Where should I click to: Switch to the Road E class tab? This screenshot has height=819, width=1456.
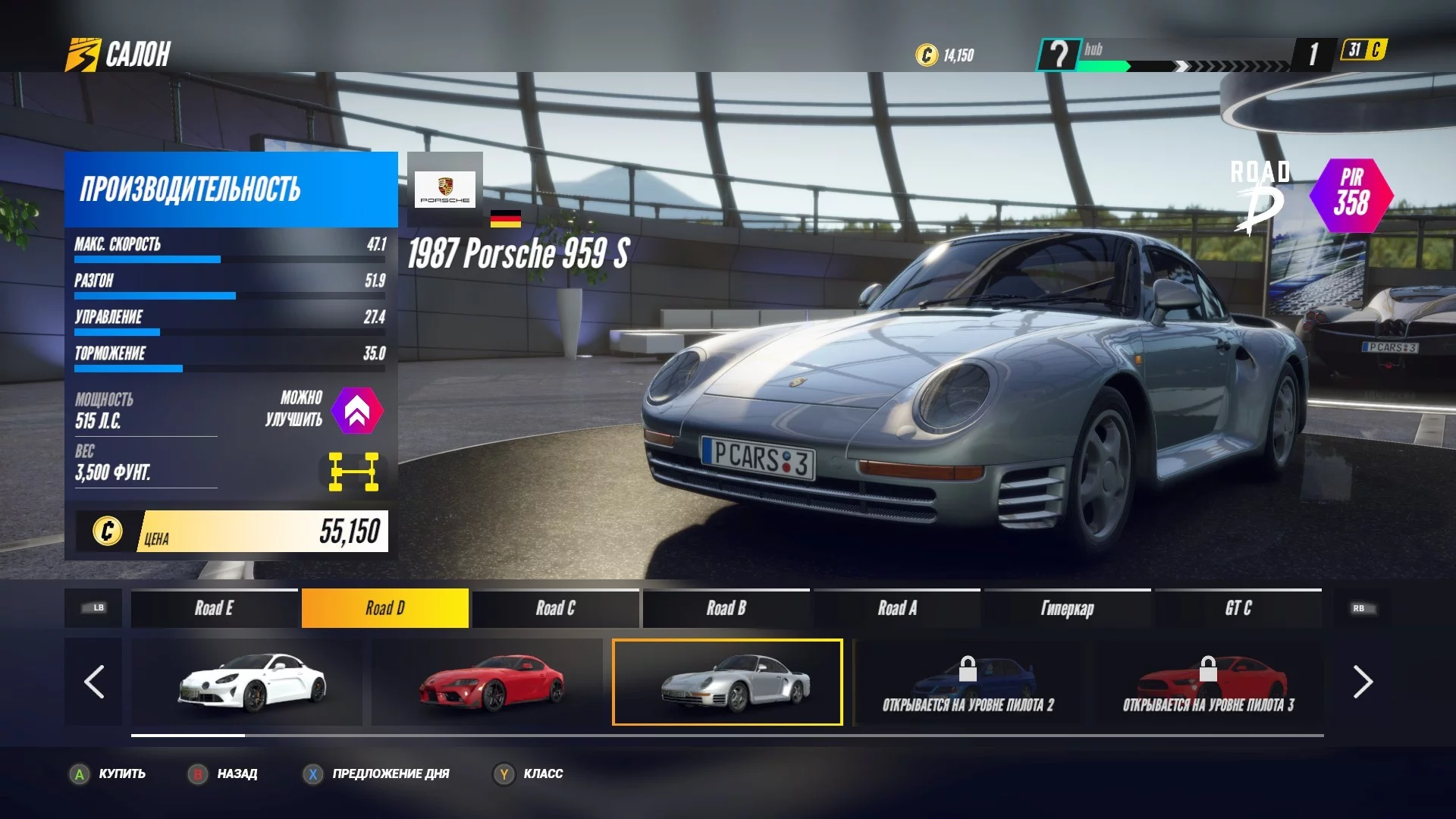214,608
